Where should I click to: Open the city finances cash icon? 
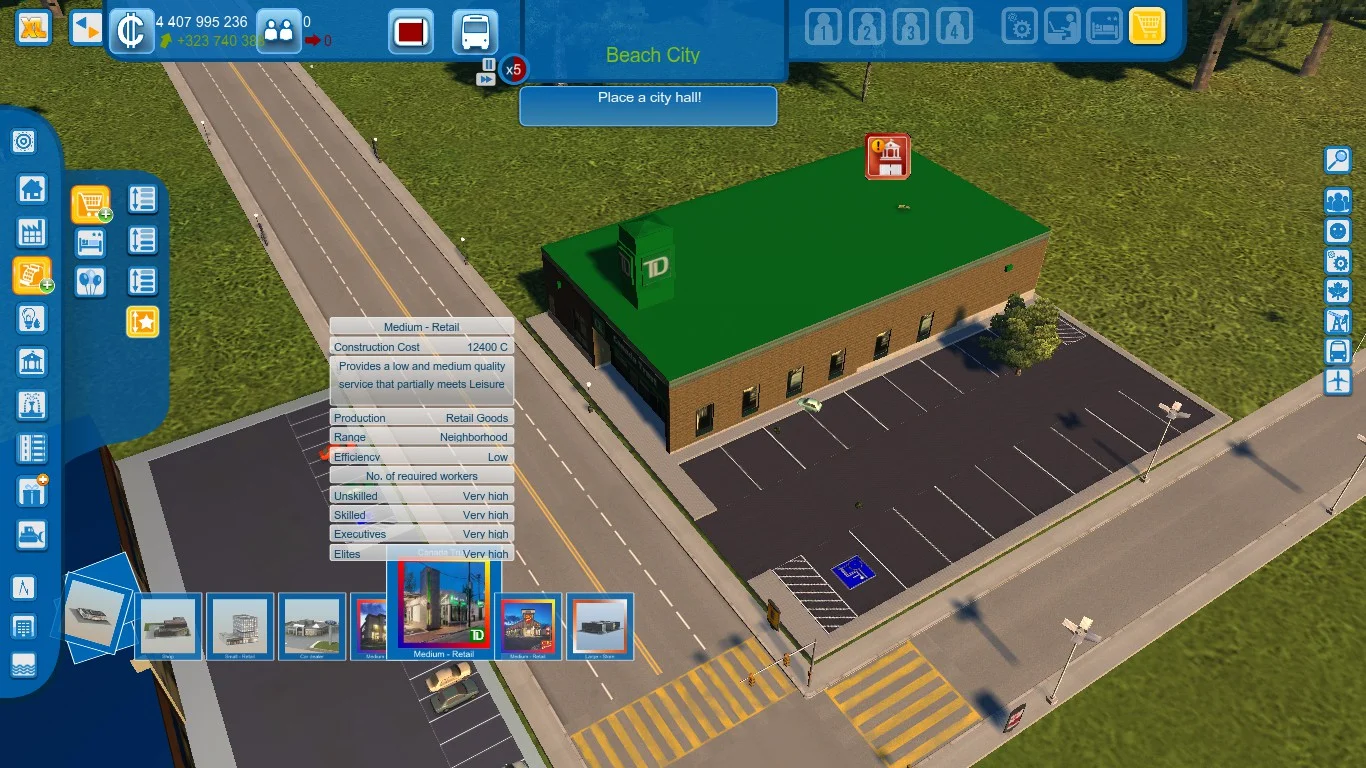pos(131,30)
